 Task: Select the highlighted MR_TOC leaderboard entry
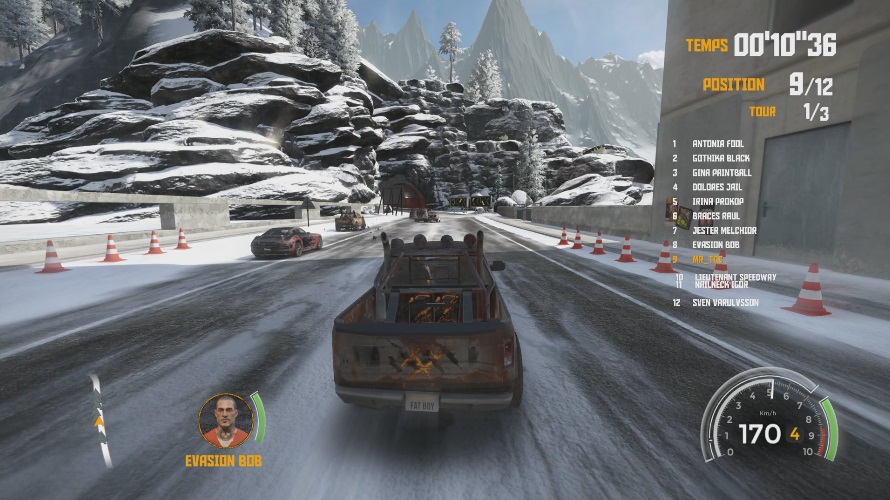(707, 258)
